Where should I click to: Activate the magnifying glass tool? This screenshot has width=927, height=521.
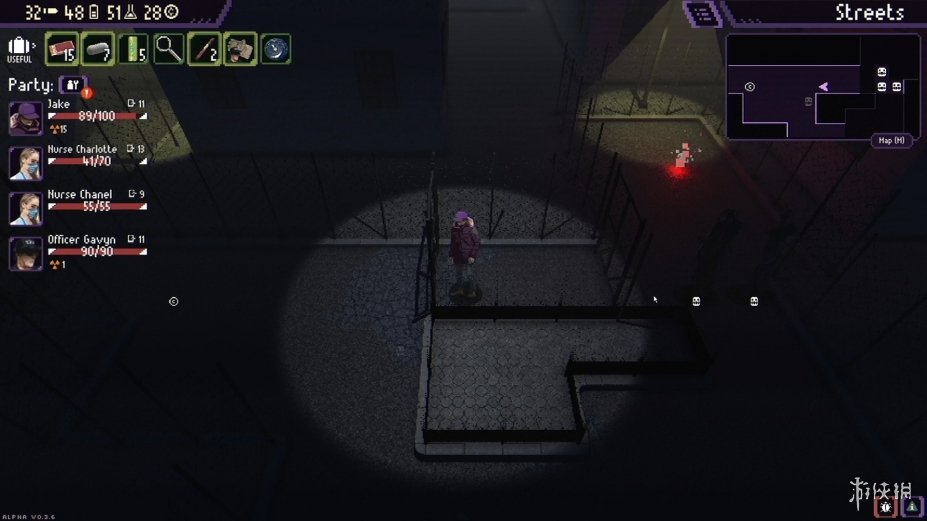click(168, 49)
